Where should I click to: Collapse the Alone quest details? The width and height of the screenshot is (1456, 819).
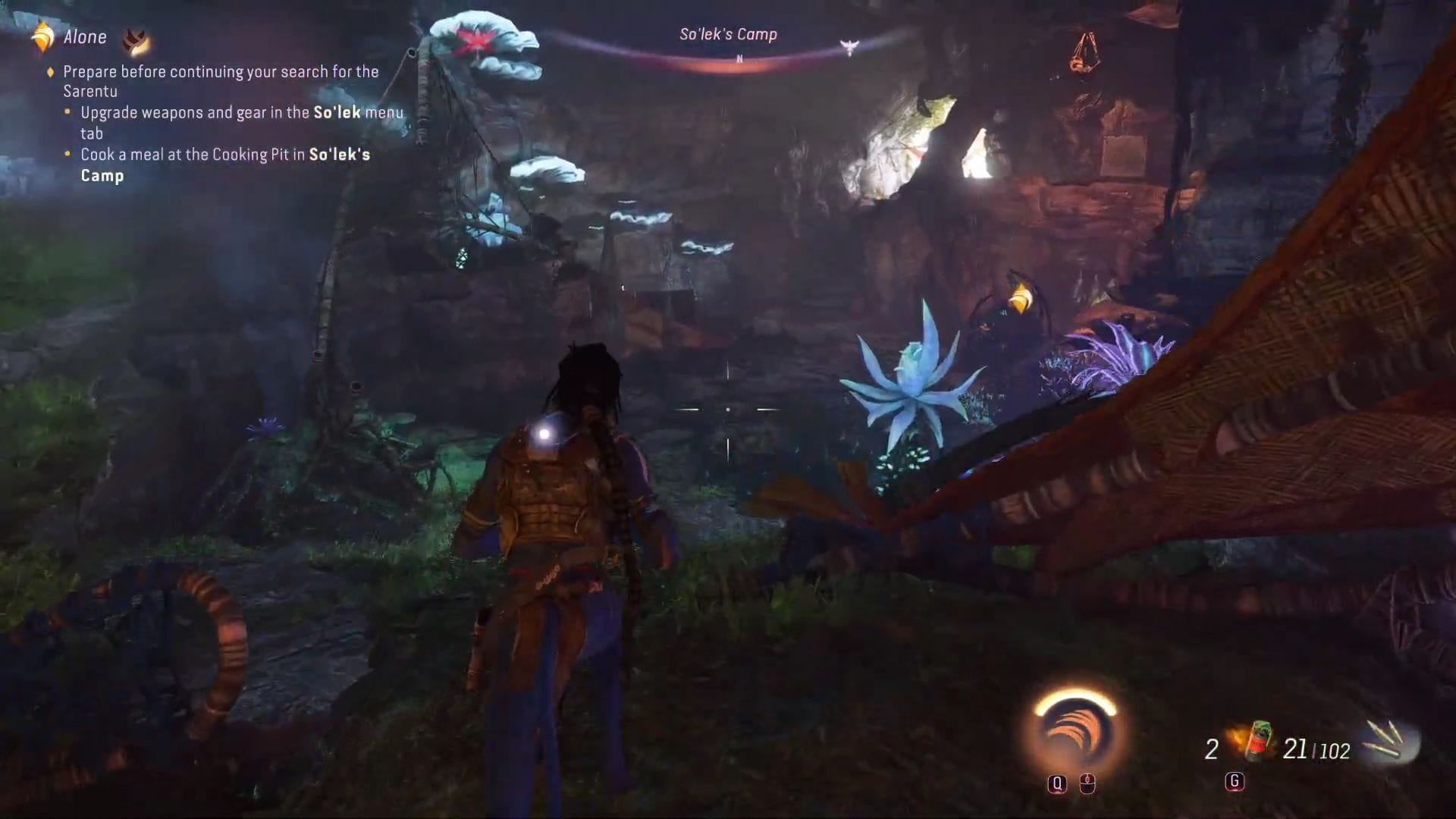[x=83, y=36]
